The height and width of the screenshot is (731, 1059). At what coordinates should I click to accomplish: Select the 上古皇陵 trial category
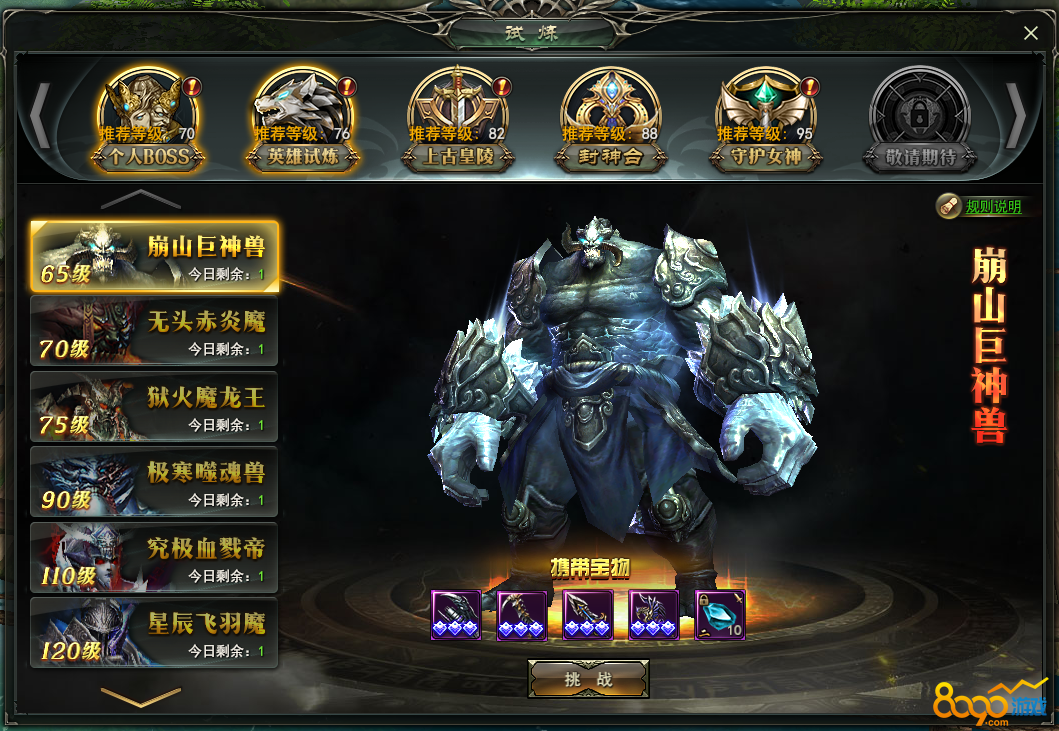point(458,122)
